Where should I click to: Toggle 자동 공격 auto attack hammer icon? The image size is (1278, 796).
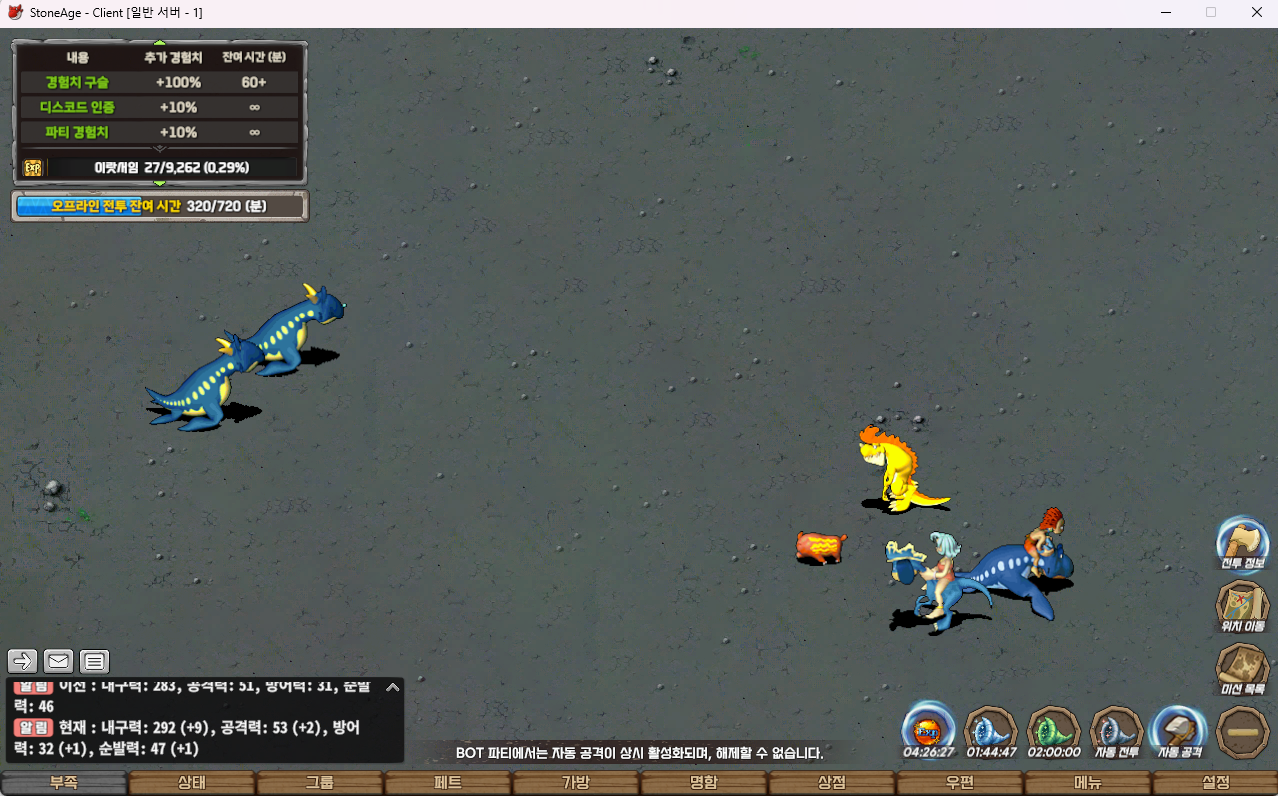(1178, 729)
